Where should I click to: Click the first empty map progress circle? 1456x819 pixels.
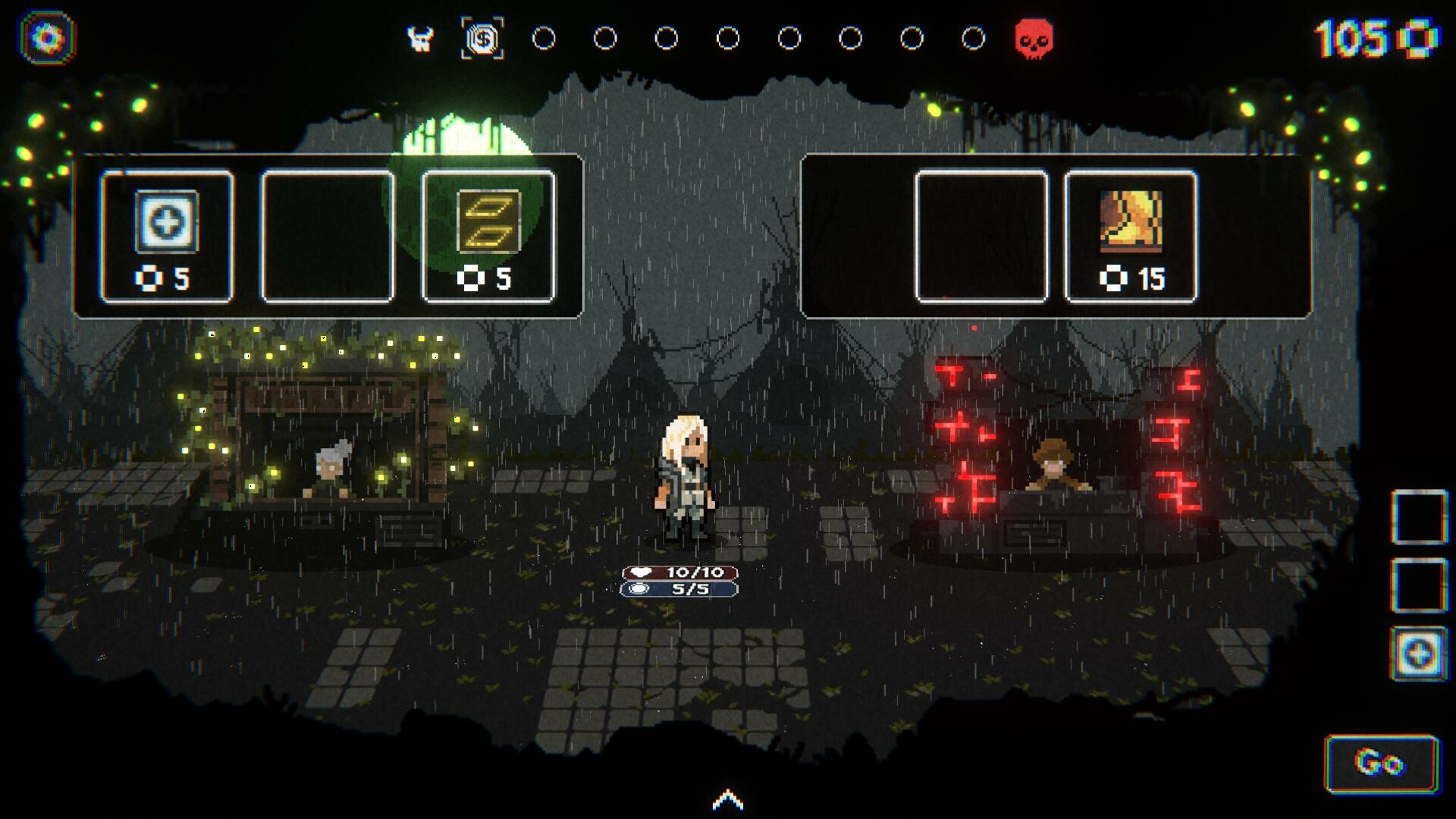click(542, 36)
